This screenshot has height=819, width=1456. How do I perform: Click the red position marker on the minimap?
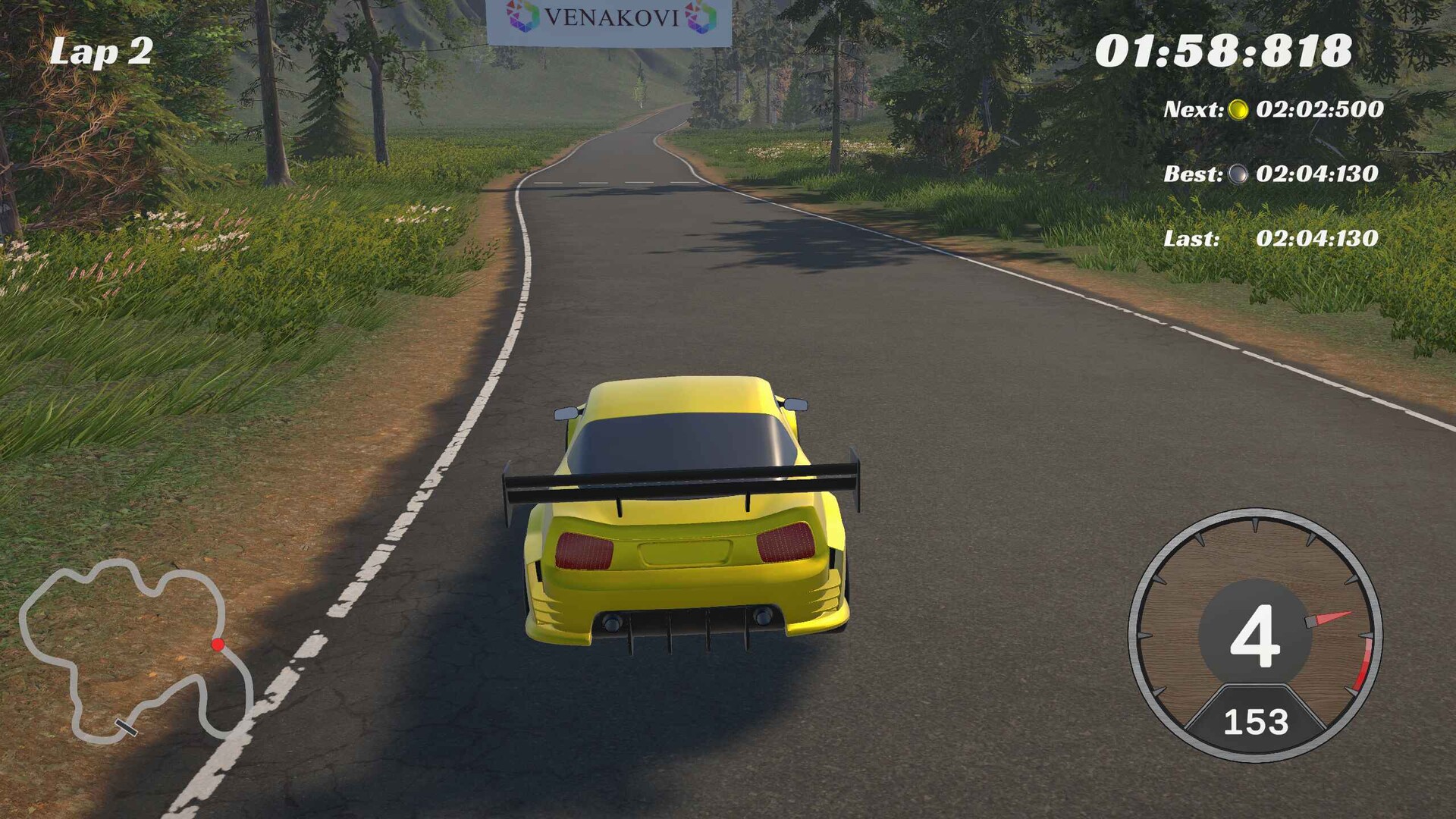[x=217, y=645]
